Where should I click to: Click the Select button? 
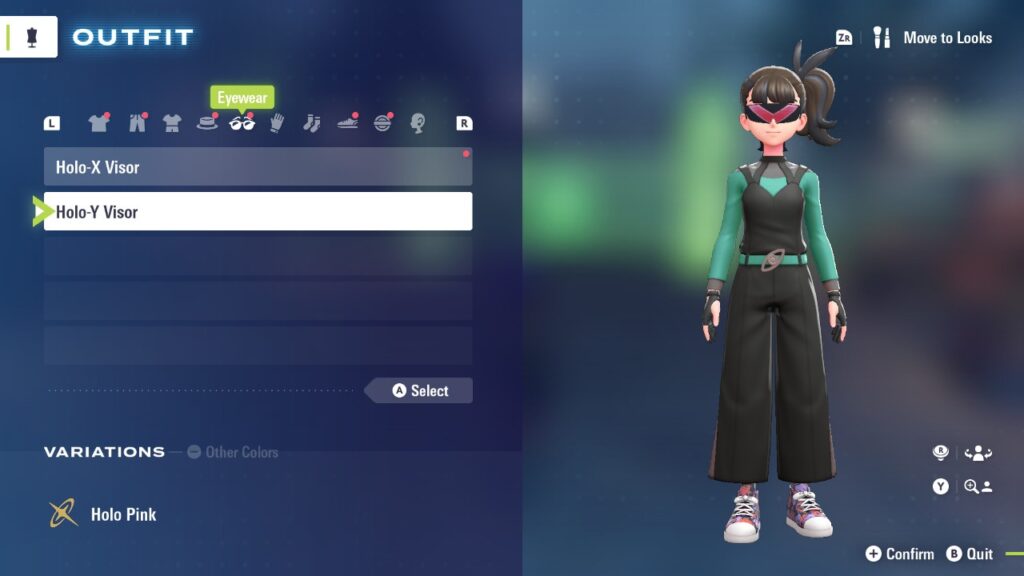pos(419,391)
